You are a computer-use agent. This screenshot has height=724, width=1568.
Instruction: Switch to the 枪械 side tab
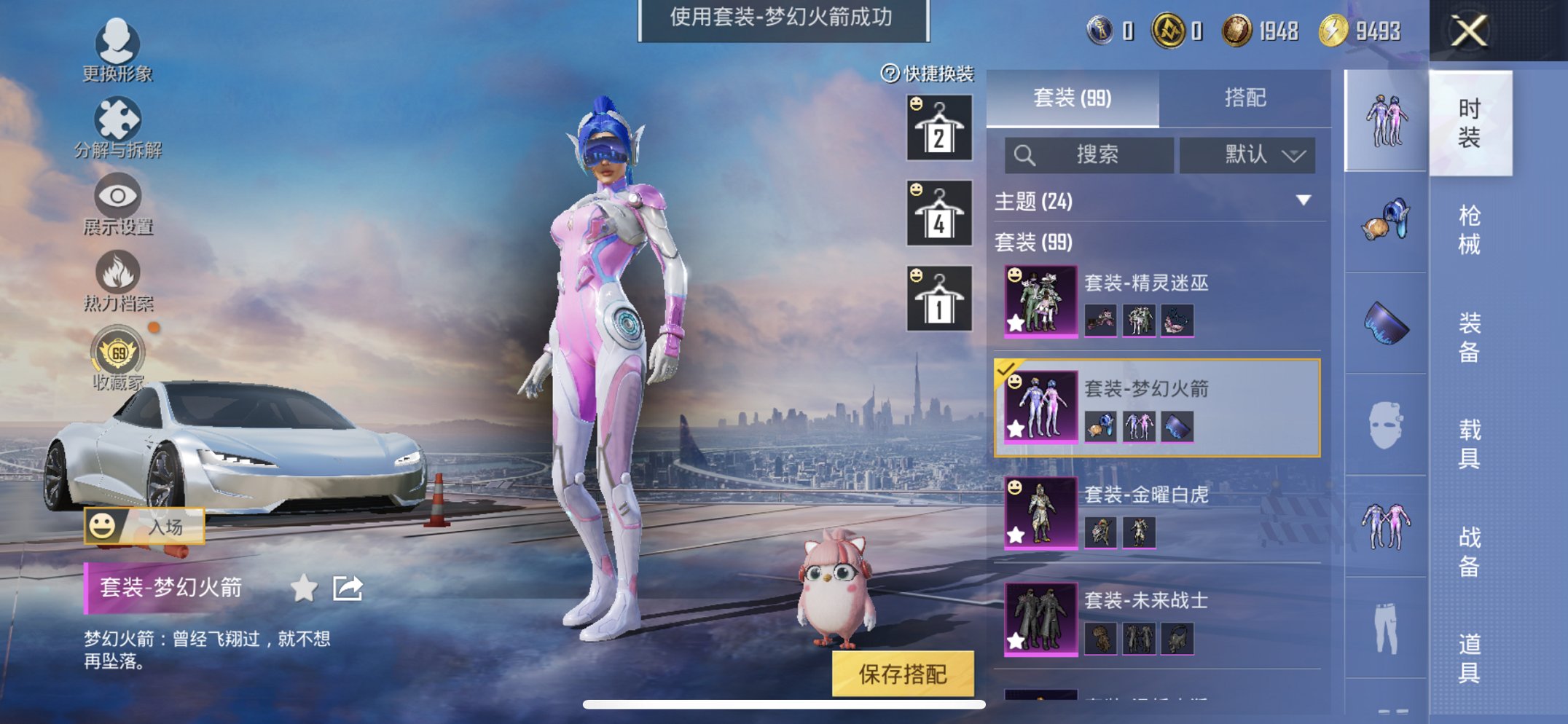[x=1468, y=227]
